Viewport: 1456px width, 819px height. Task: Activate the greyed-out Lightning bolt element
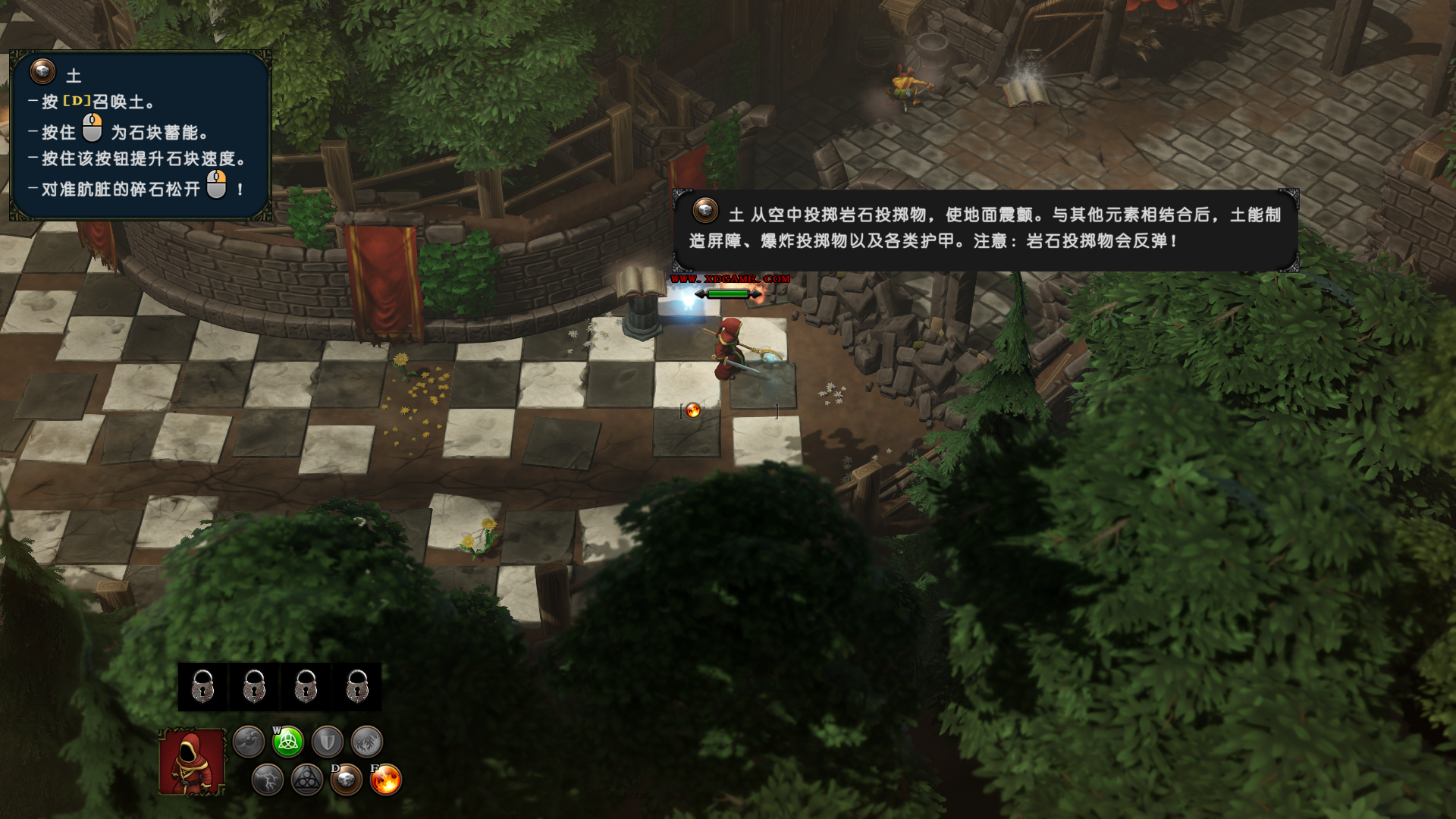[268, 780]
